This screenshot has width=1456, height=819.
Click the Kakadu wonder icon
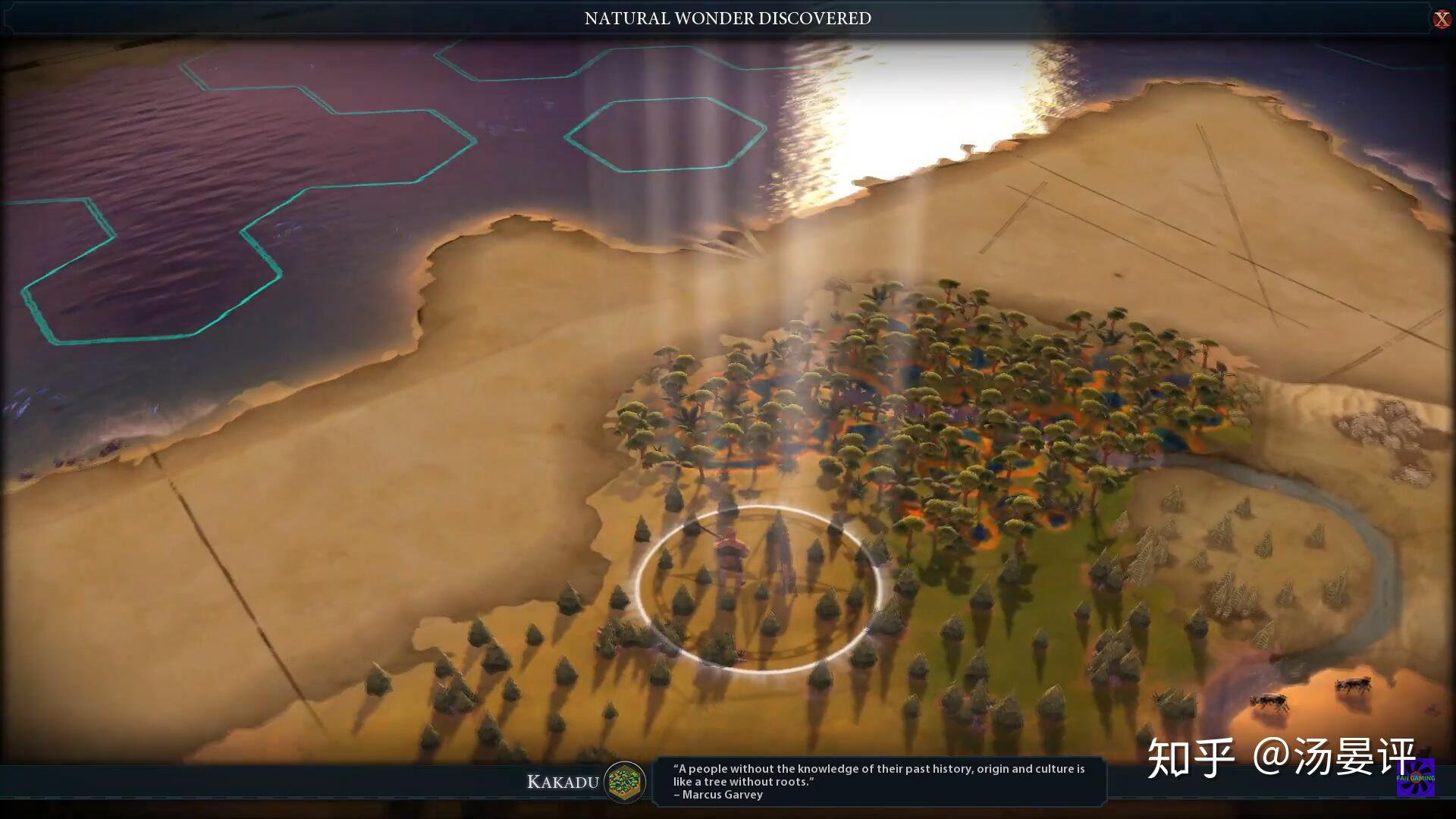[x=625, y=782]
